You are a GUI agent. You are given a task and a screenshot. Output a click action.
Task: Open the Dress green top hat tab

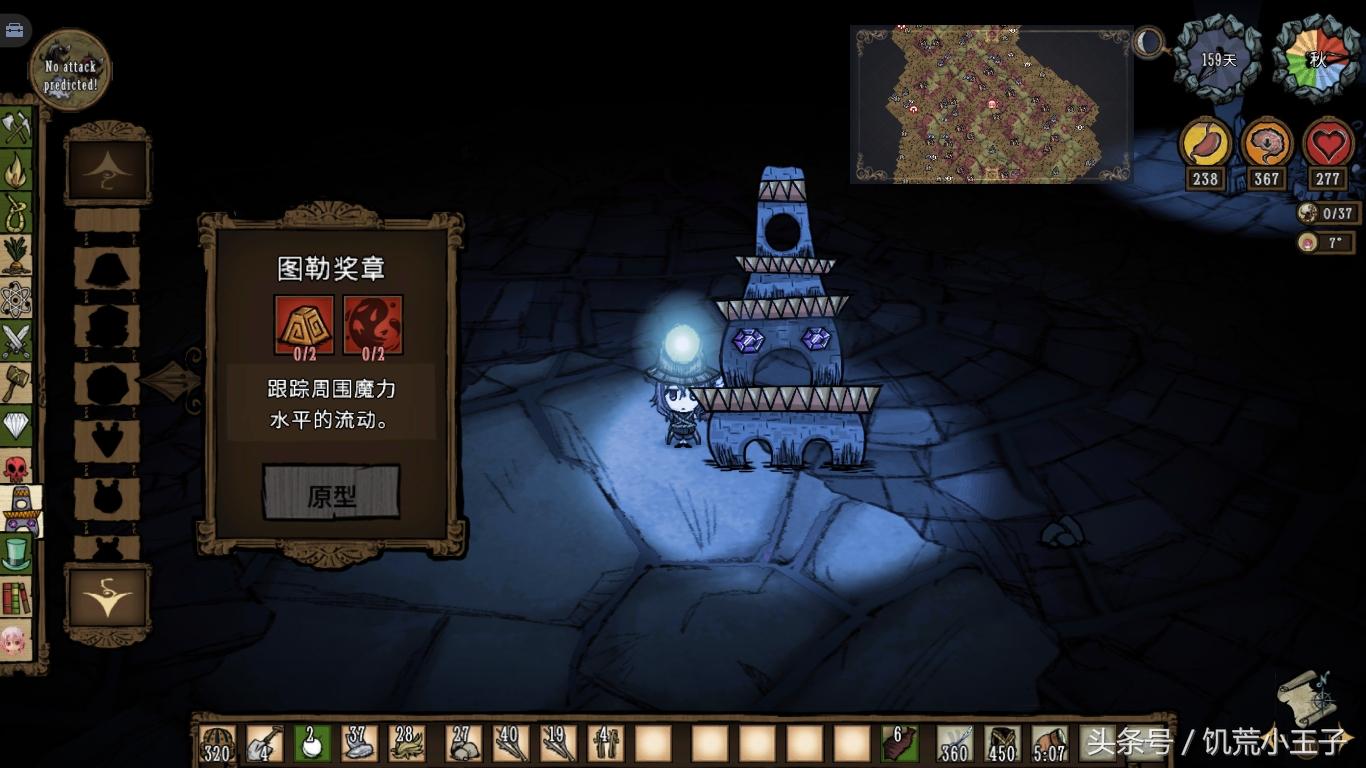tap(16, 553)
